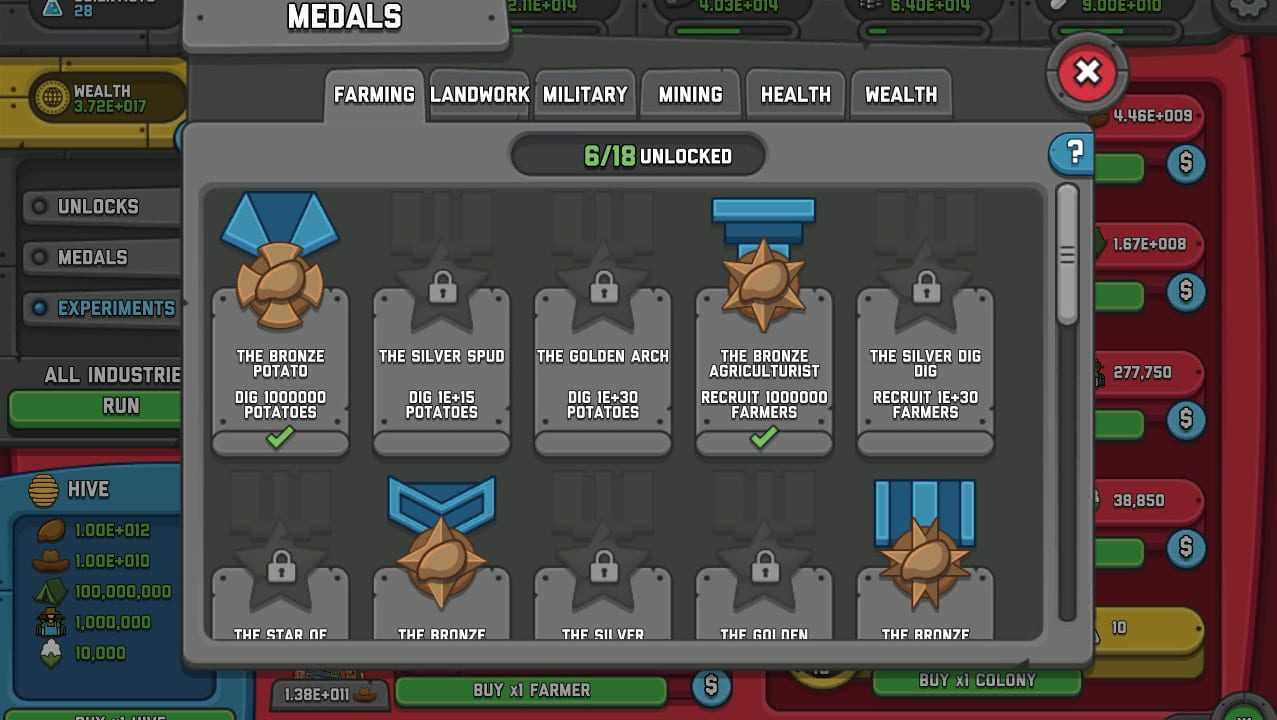Open the question mark help button
This screenshot has width=1277, height=720.
point(1074,153)
